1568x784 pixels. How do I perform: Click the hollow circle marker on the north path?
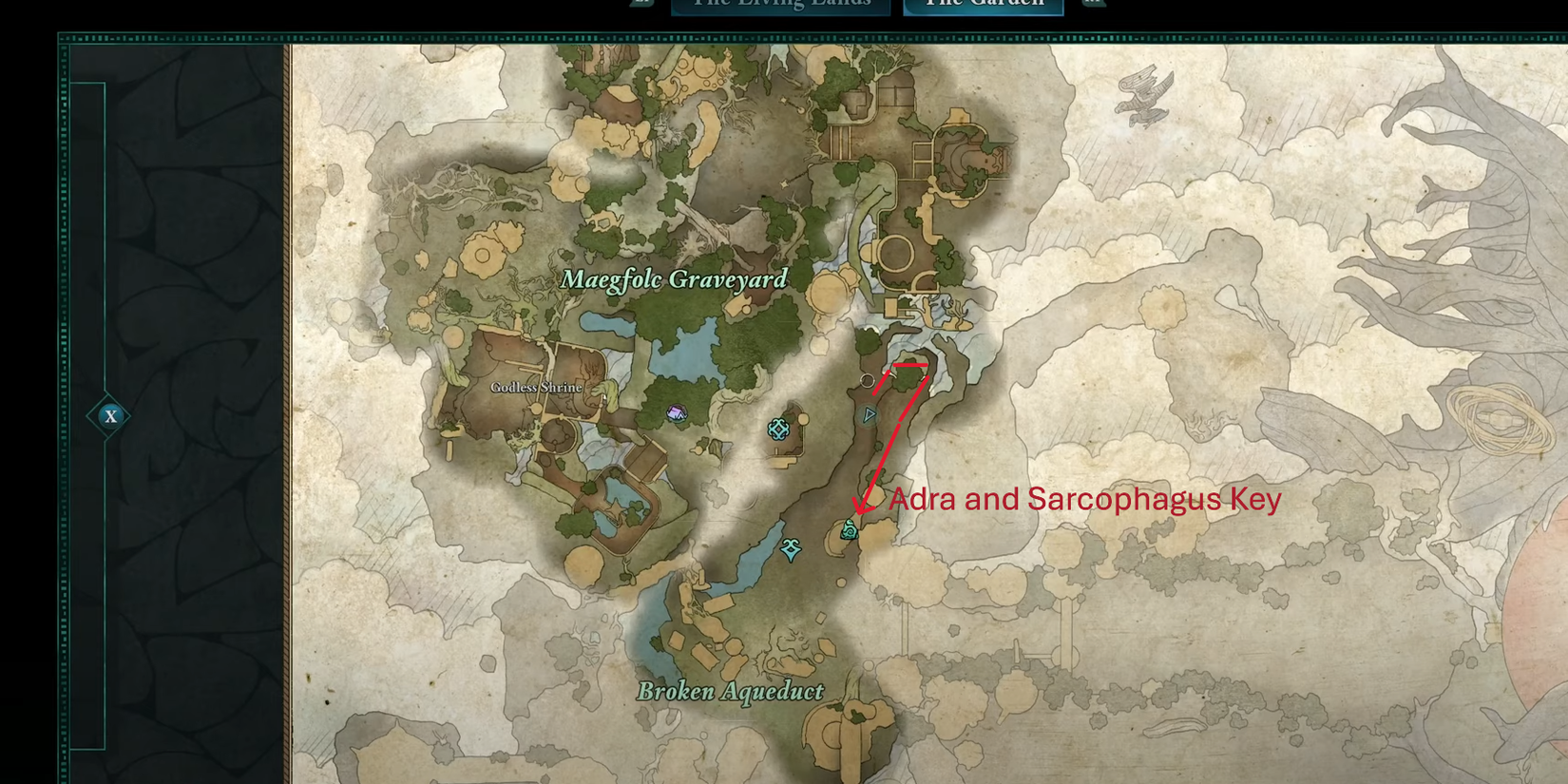point(868,382)
